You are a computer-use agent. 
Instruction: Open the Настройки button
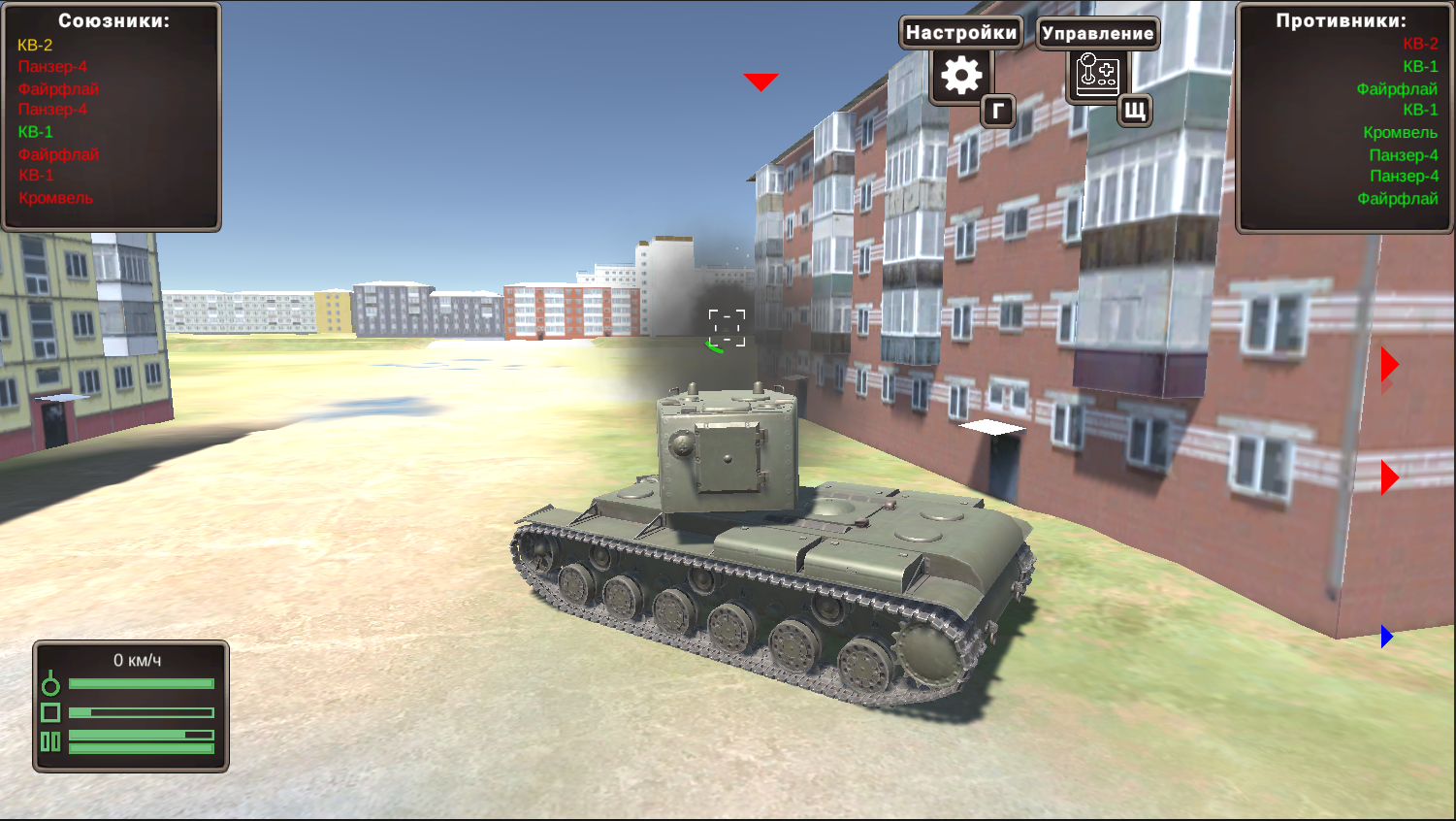click(961, 32)
